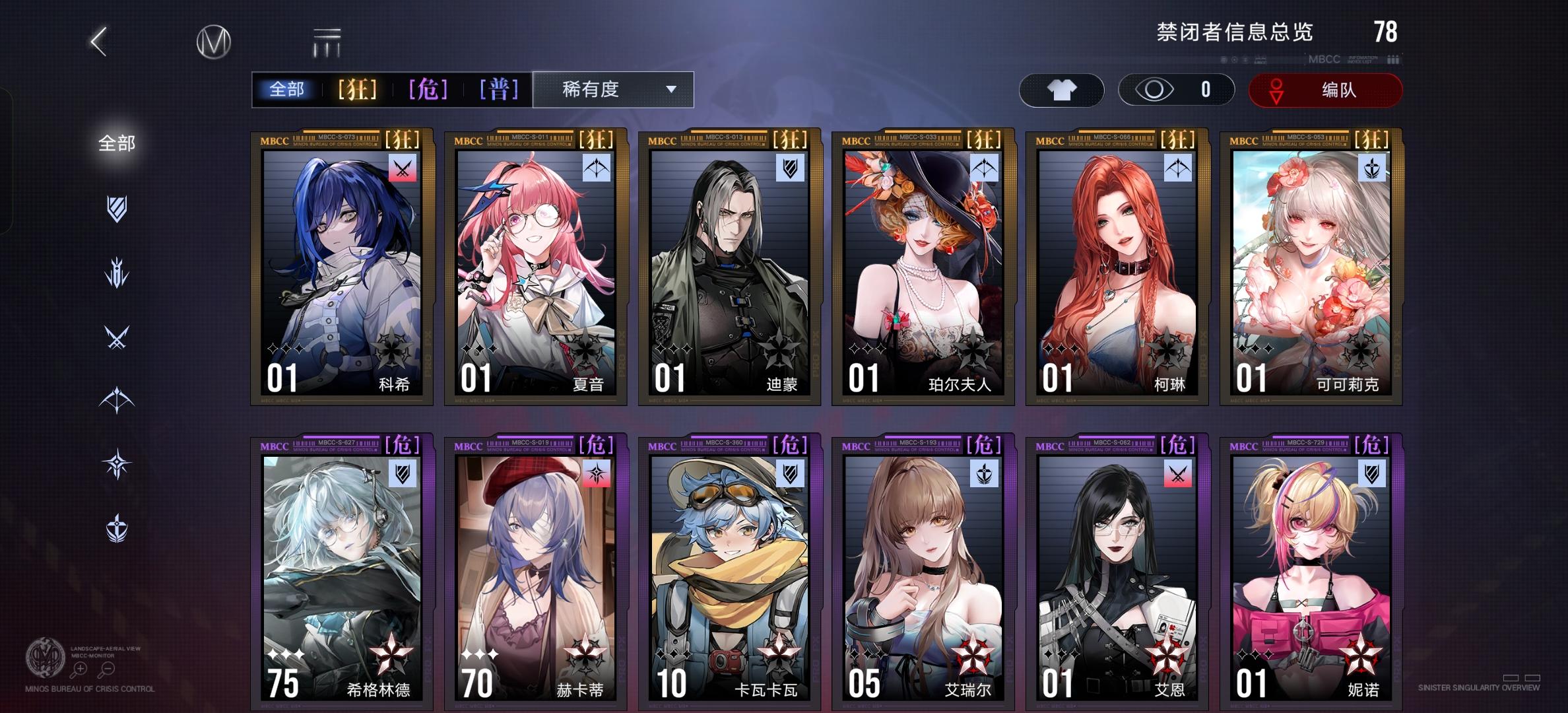Toggle the eye visibility counter control
Image resolution: width=1568 pixels, height=713 pixels.
coord(1175,90)
